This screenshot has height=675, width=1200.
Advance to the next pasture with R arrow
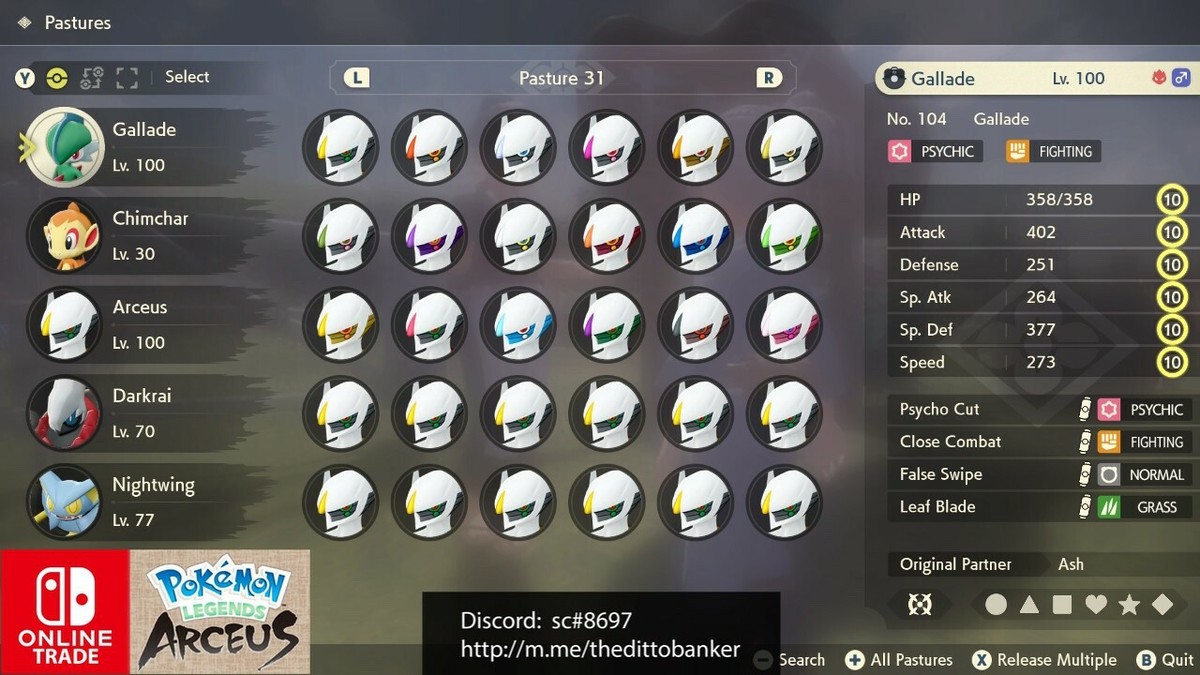point(769,78)
